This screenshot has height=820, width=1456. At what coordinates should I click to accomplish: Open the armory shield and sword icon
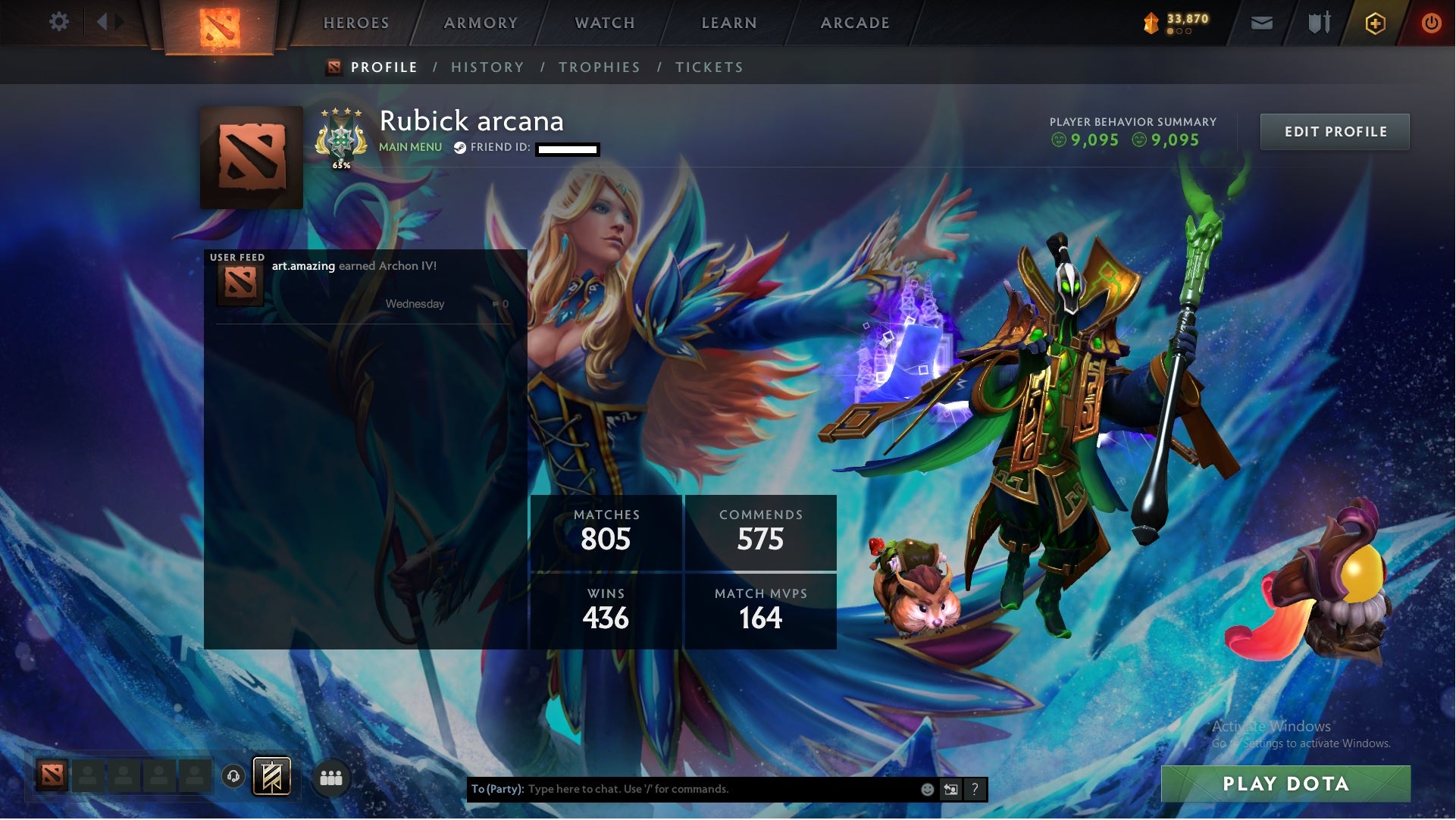click(1319, 23)
